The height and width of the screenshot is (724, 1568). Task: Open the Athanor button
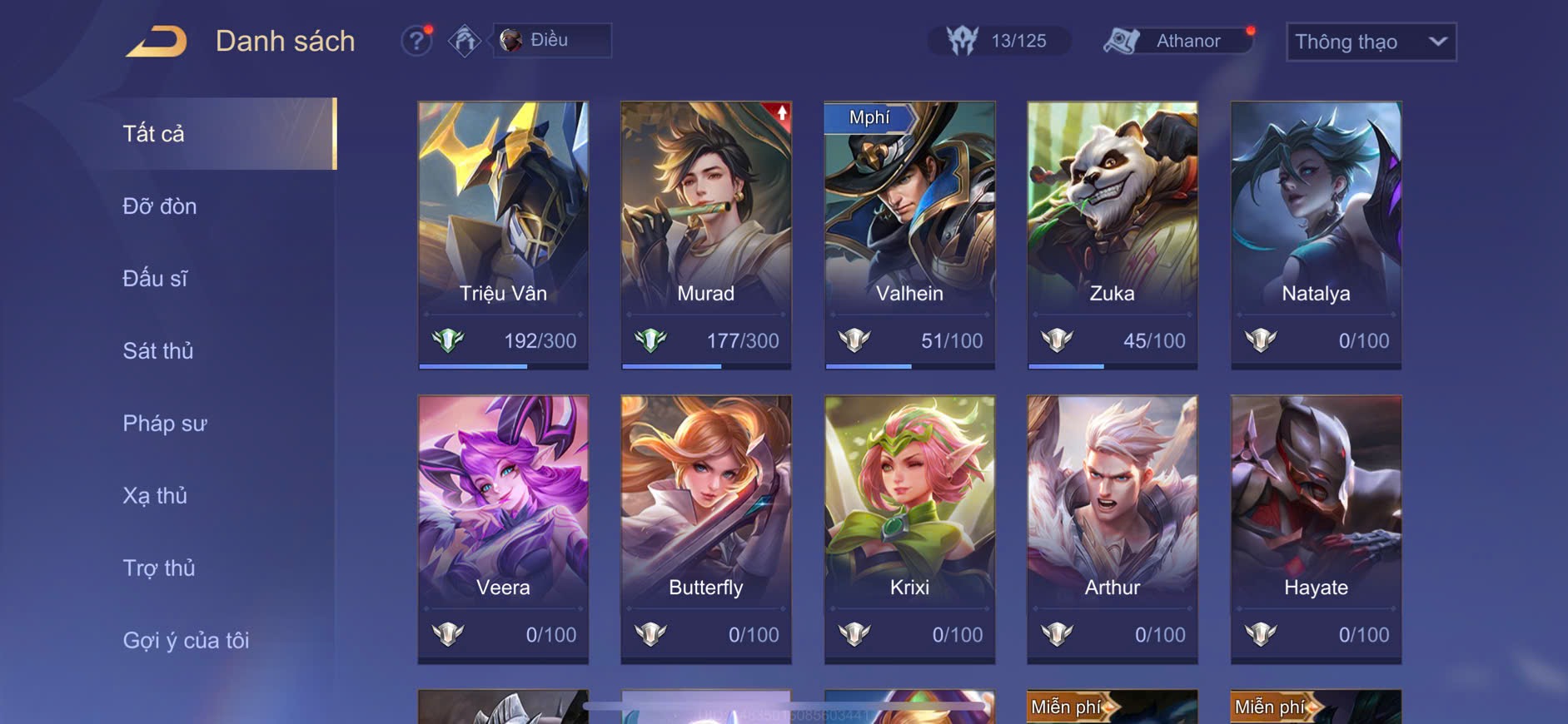[1177, 41]
